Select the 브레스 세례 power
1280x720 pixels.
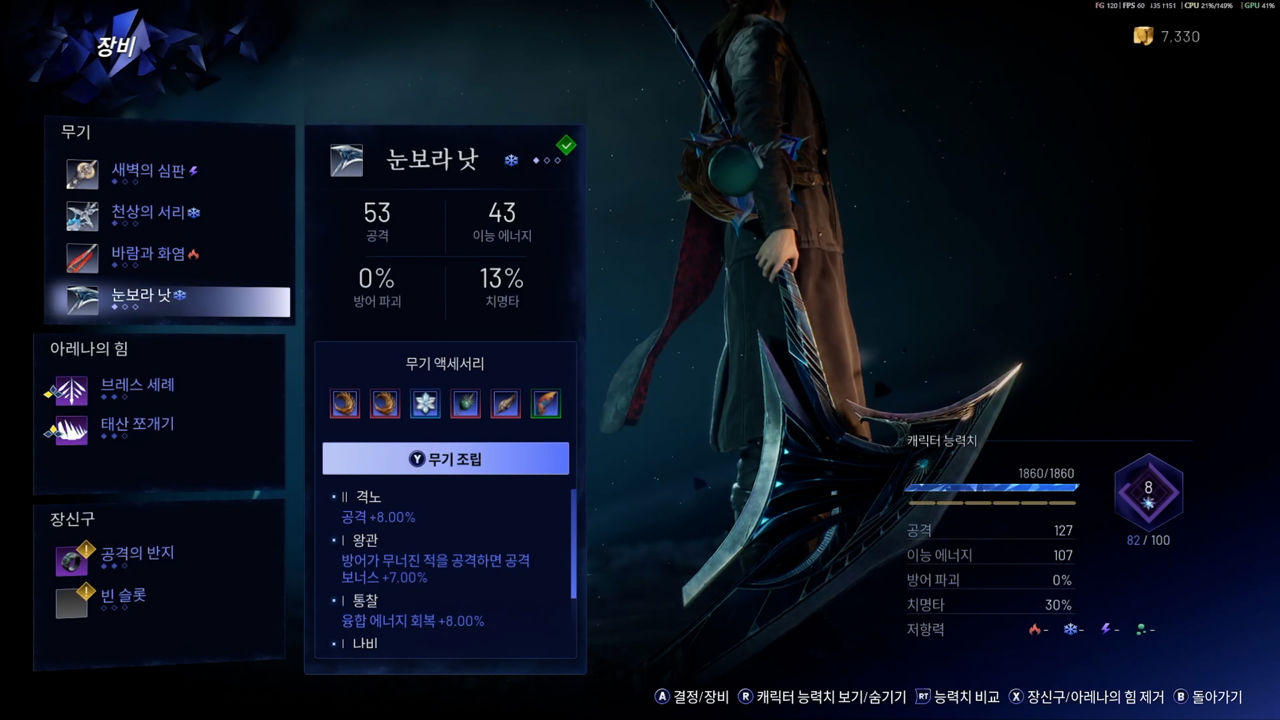137,387
